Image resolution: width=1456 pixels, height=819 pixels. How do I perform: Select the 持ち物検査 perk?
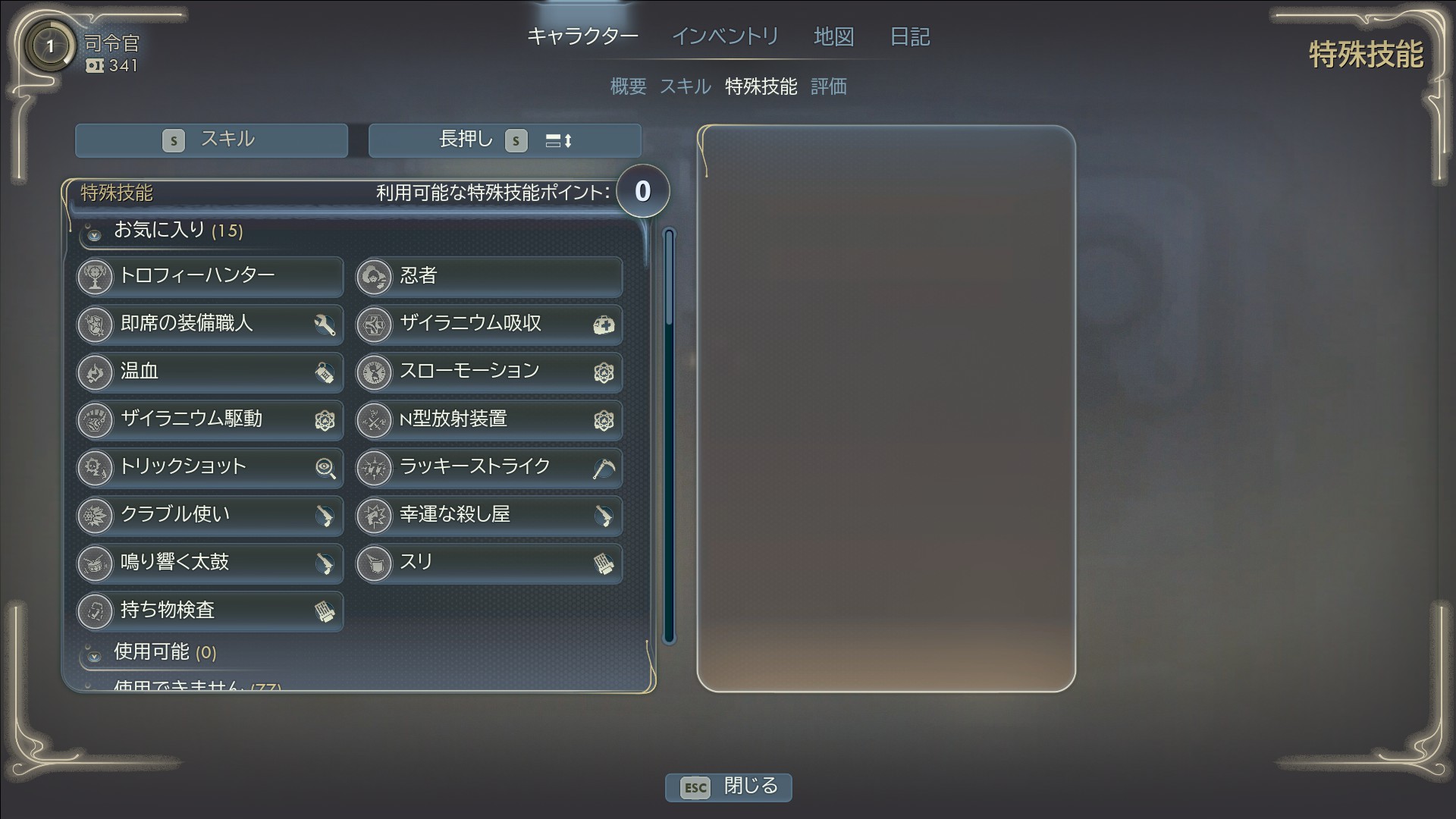pos(209,610)
